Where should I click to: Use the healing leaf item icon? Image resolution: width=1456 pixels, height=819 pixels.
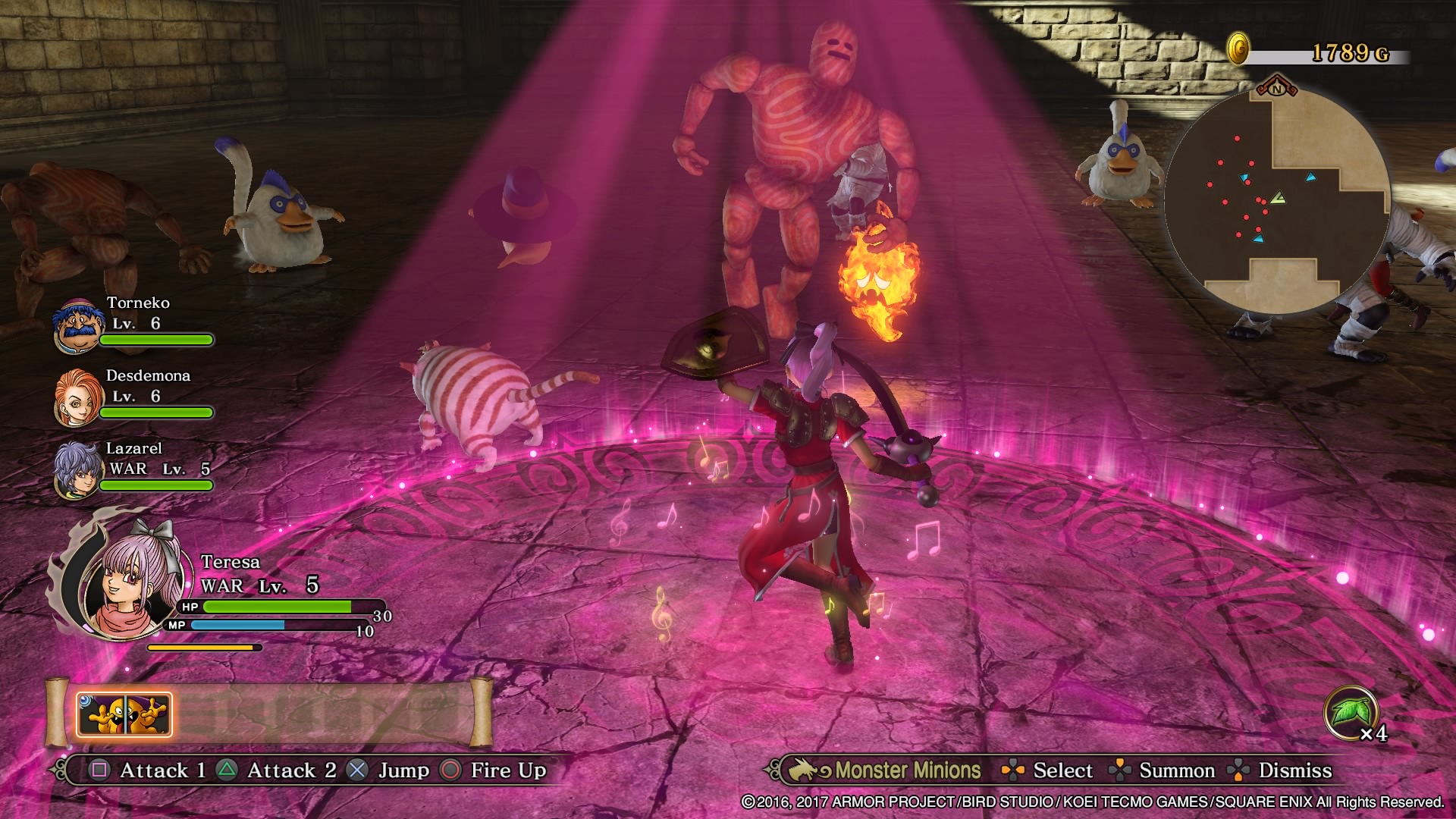coord(1351,713)
